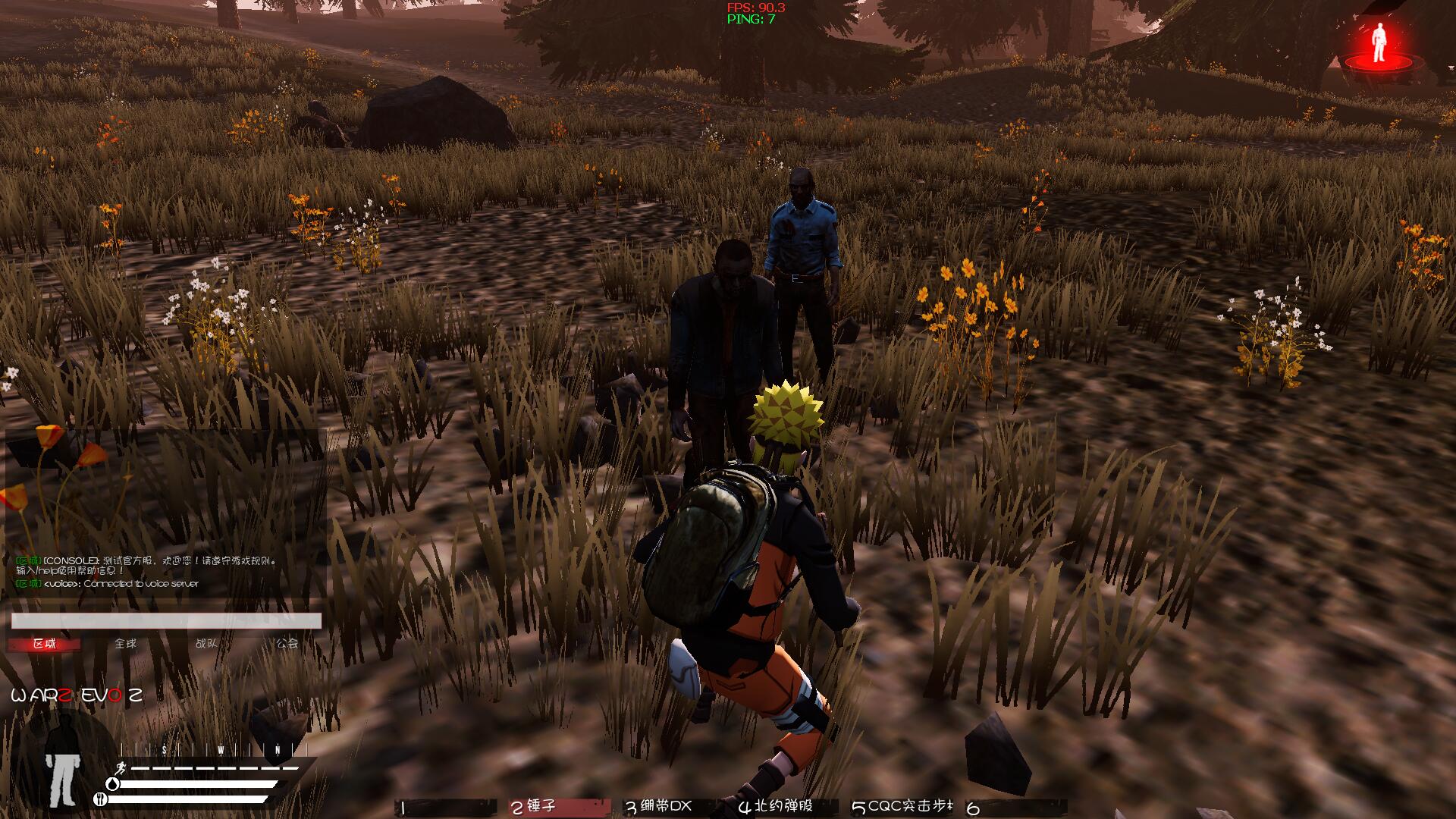The height and width of the screenshot is (819, 1456).
Task: Equip the CQC突击步枪 rifle slot
Action: click(x=902, y=807)
